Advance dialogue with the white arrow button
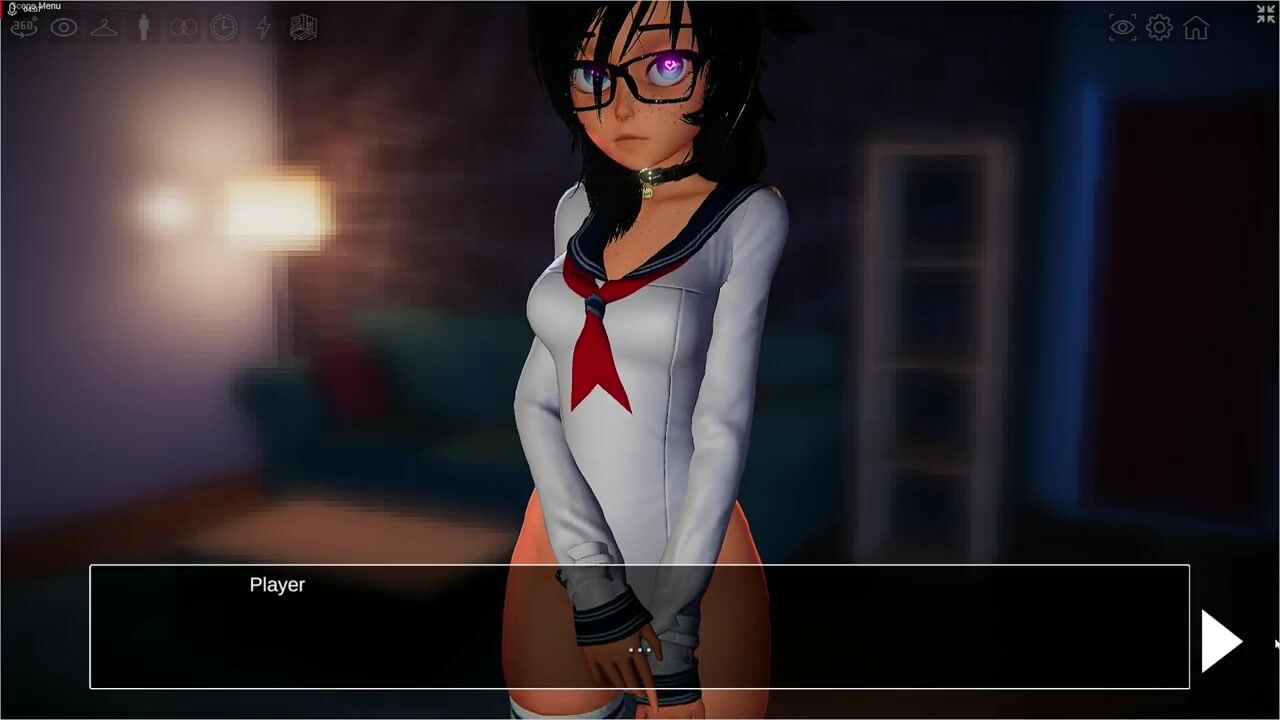The image size is (1280, 720). [1221, 641]
